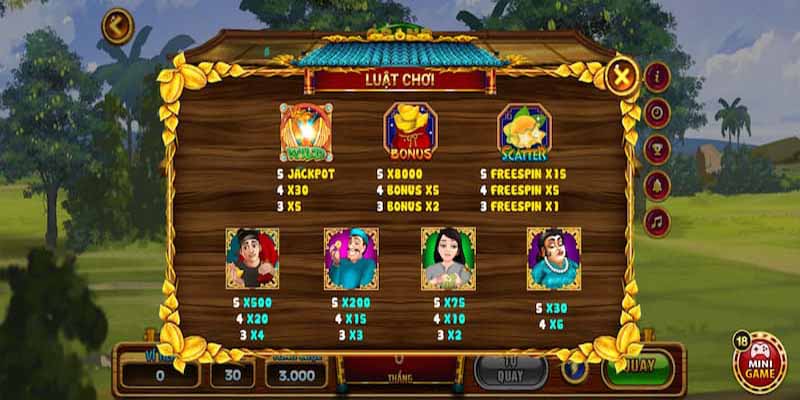Open the clock history icon

point(657,112)
